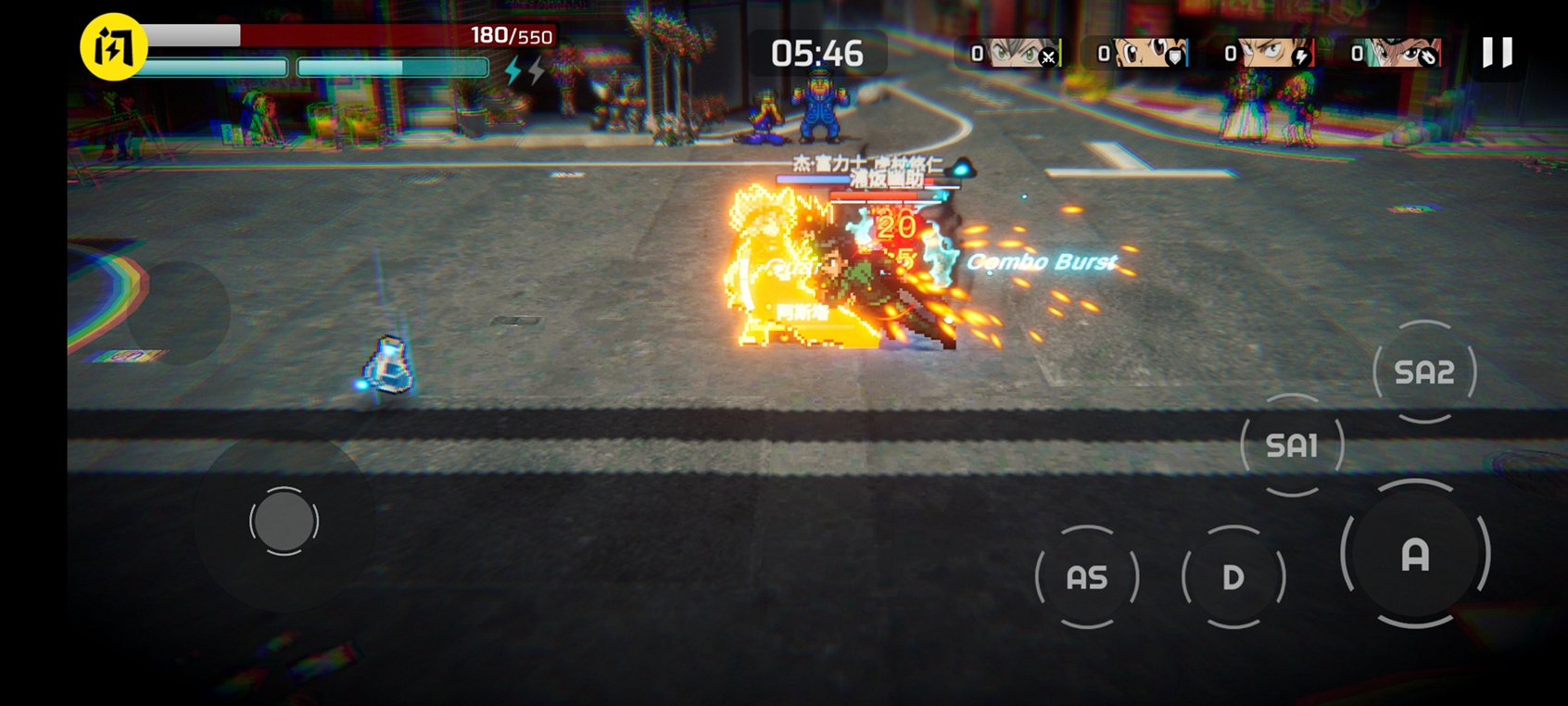Tap the gray inactive lightning icon
The image size is (1568, 706).
coord(536,69)
